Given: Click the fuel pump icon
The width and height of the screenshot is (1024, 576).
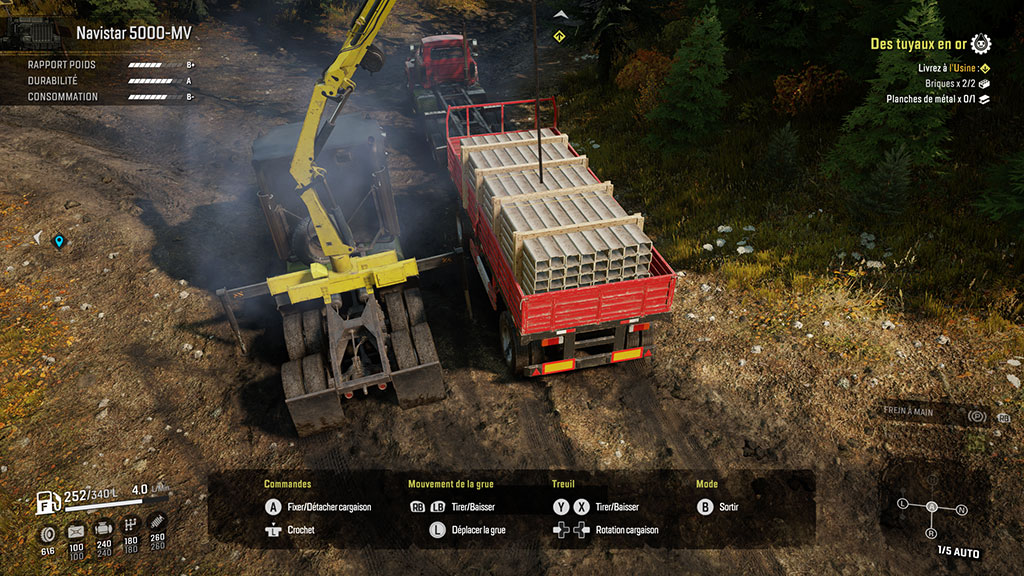Looking at the screenshot, I should tap(48, 503).
